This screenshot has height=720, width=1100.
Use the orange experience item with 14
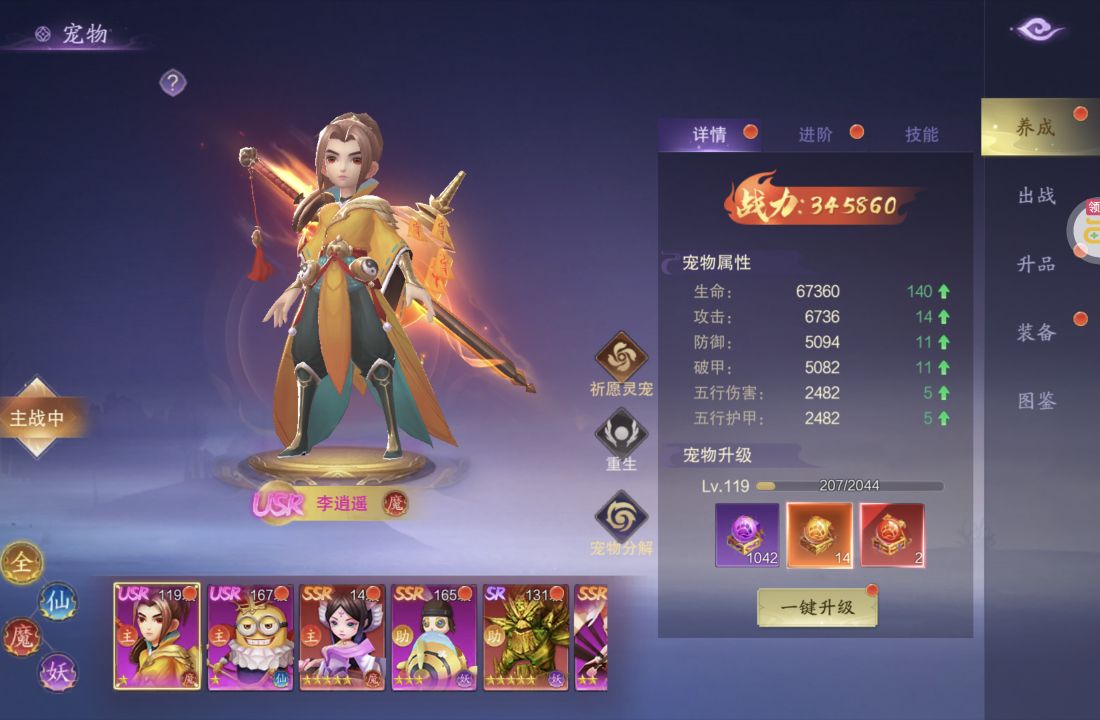tap(819, 535)
